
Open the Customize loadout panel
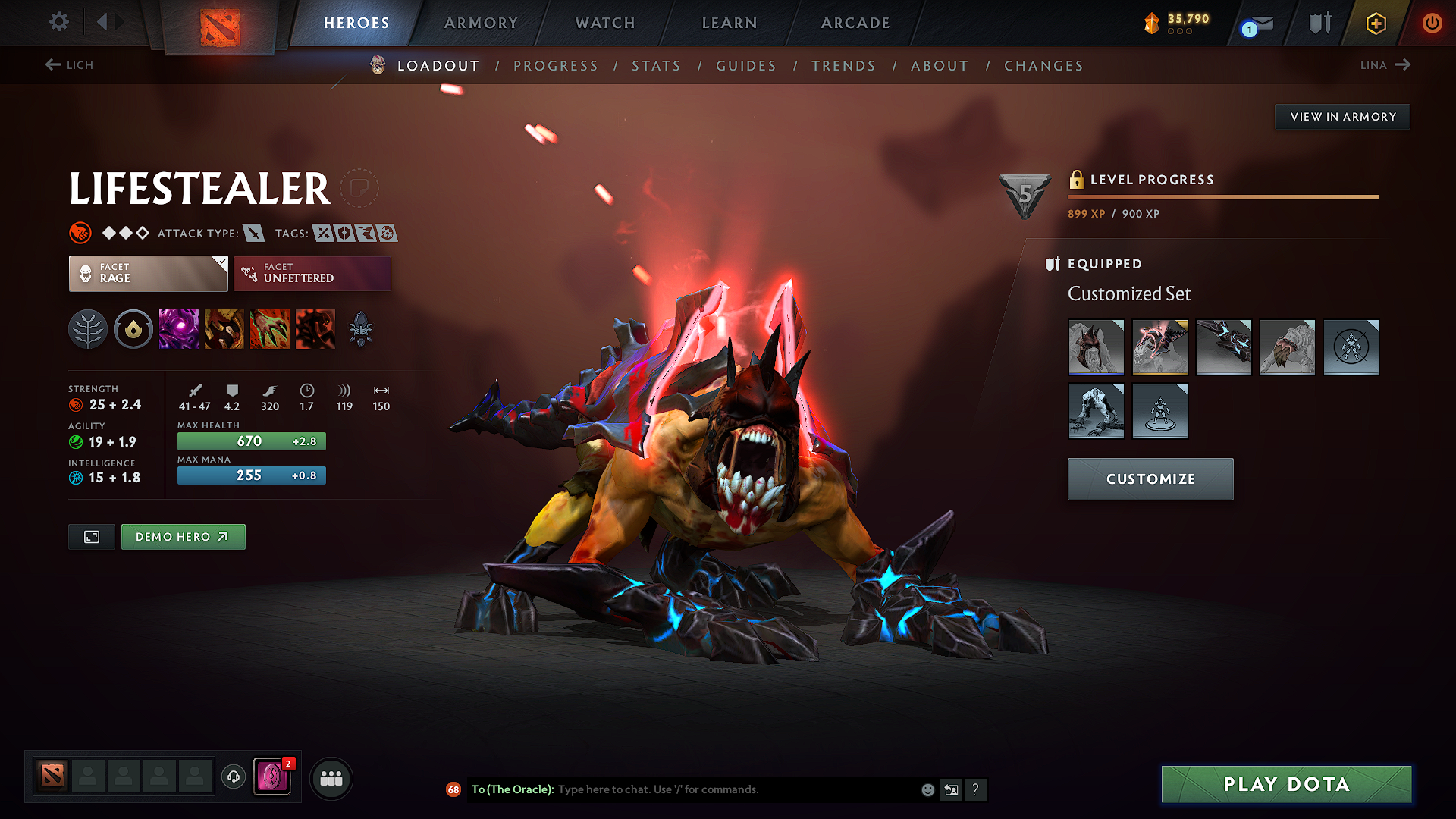(1150, 479)
